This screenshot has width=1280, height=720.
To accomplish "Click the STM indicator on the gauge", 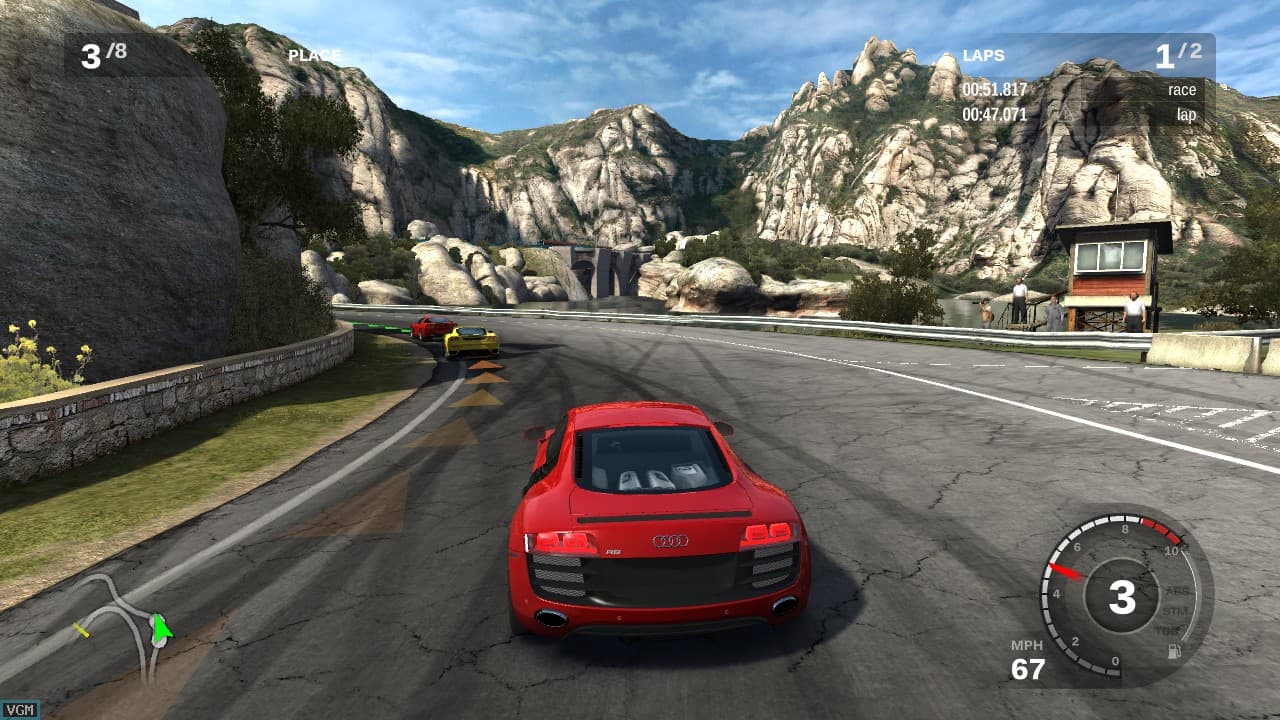I will (1176, 612).
